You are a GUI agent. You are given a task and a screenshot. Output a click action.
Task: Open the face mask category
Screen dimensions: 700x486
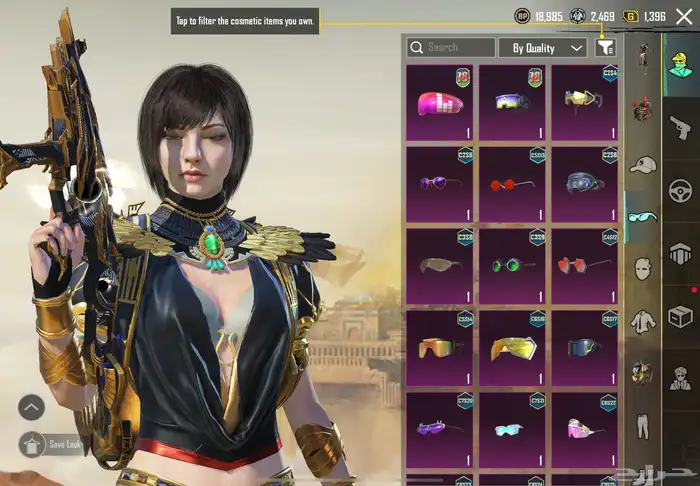[x=642, y=270]
